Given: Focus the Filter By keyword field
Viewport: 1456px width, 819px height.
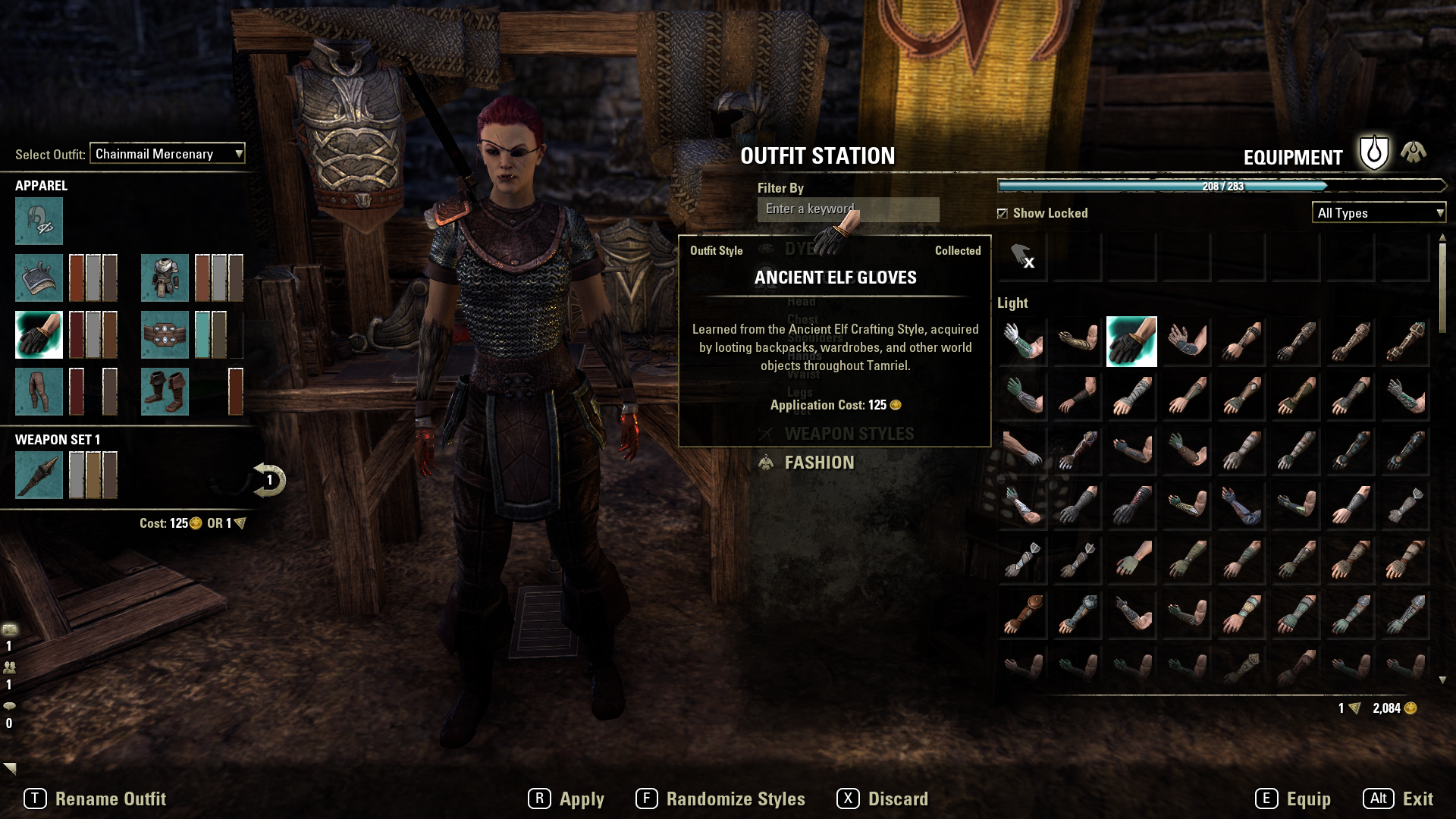Looking at the screenshot, I should coord(848,209).
